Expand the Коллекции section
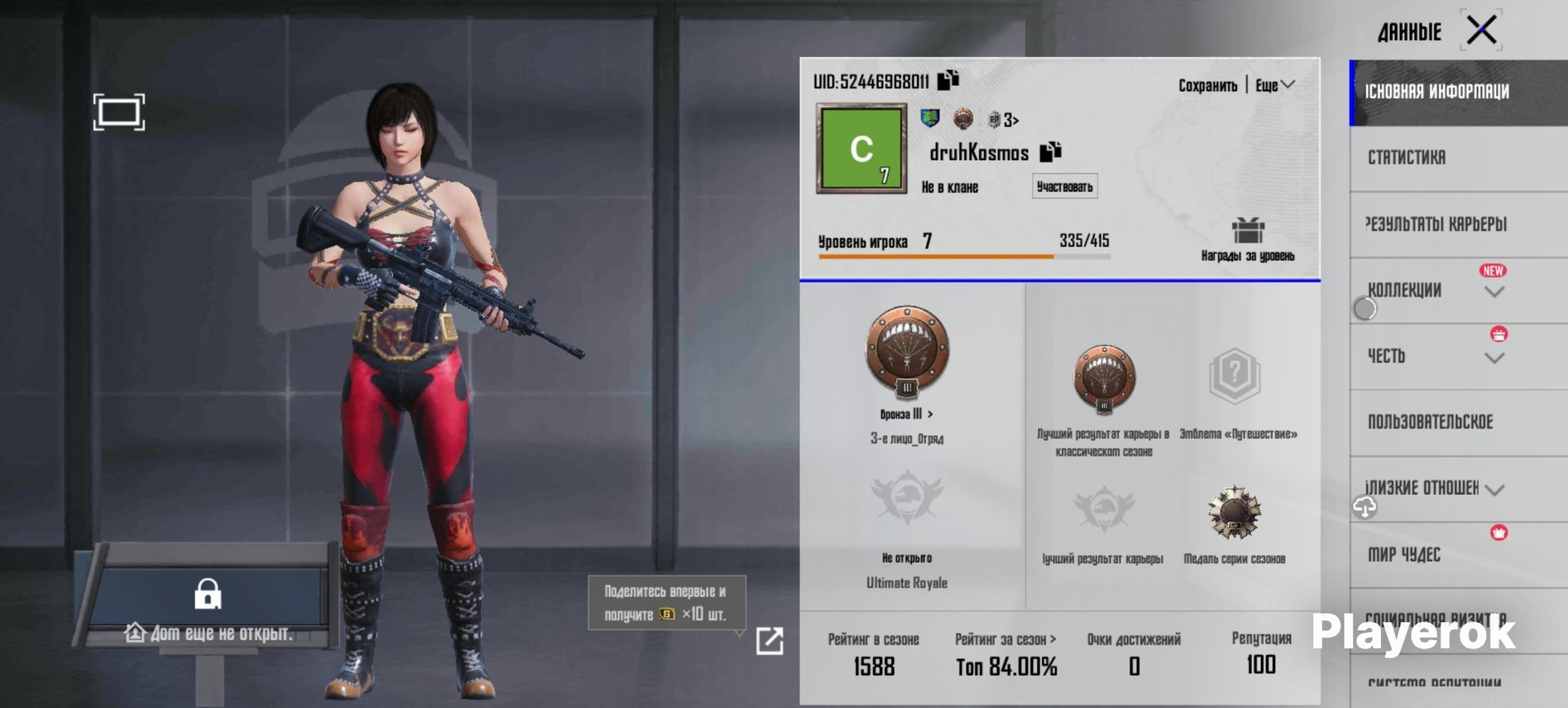This screenshot has width=1568, height=708. click(1494, 292)
